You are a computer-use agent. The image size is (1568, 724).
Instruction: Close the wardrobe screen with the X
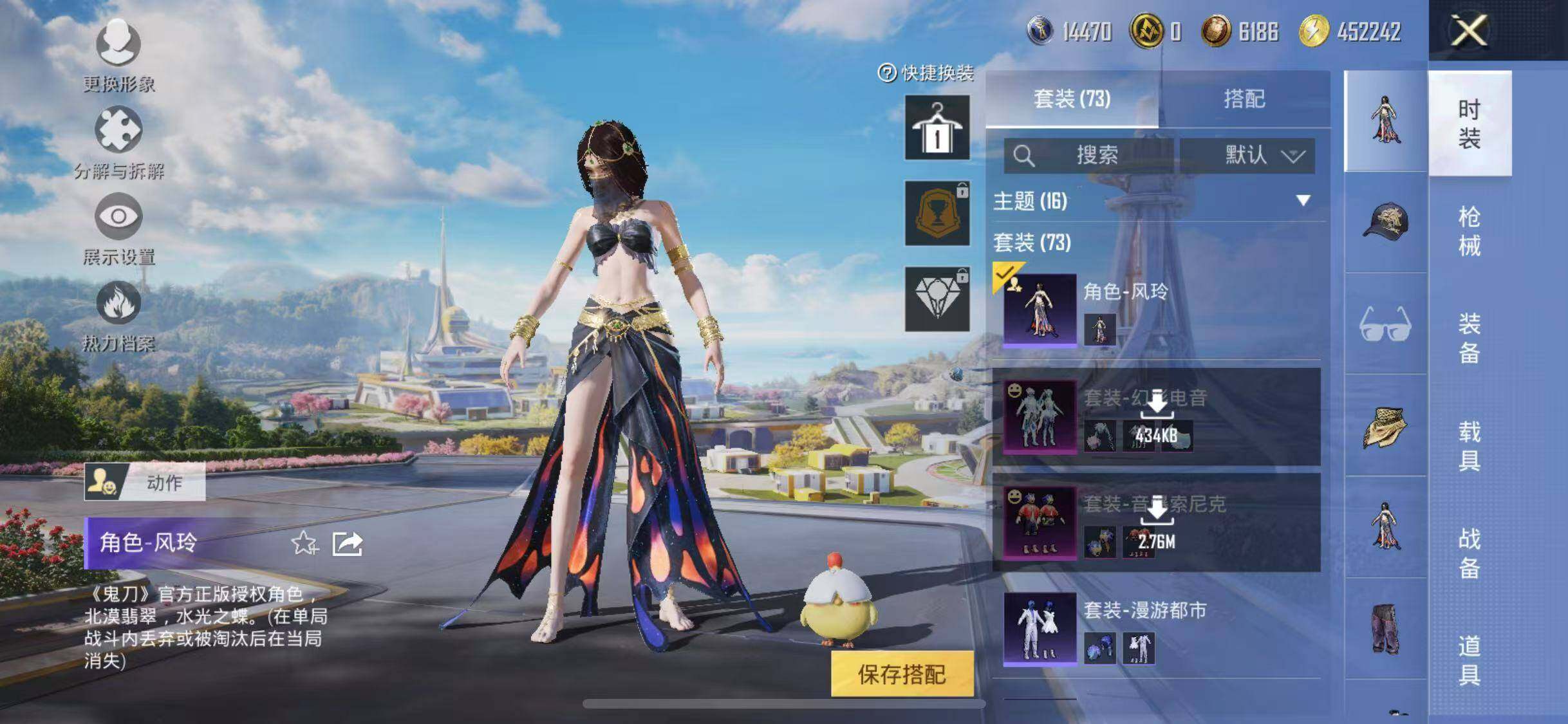(x=1468, y=30)
